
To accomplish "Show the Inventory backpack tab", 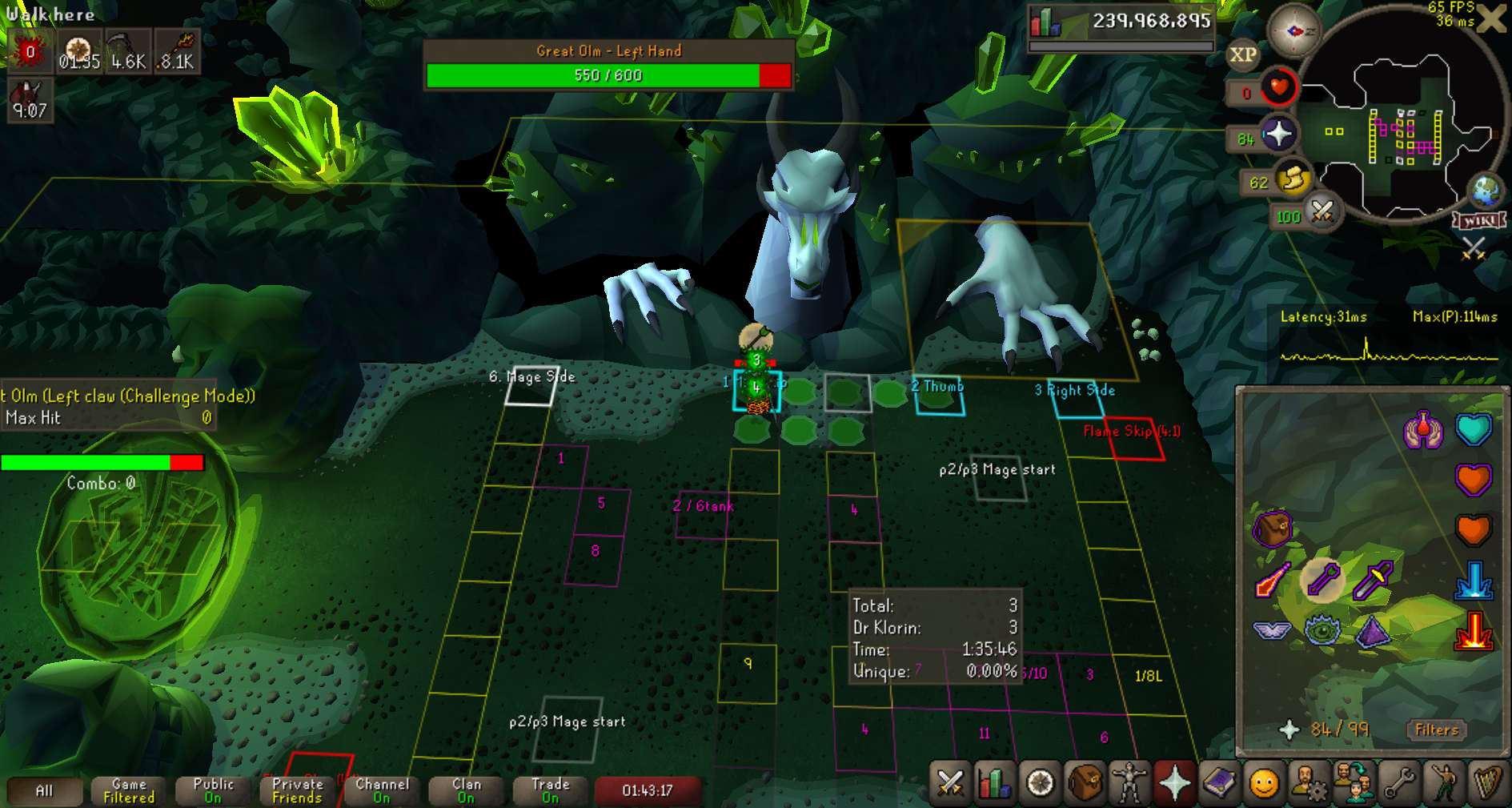I will (1085, 782).
